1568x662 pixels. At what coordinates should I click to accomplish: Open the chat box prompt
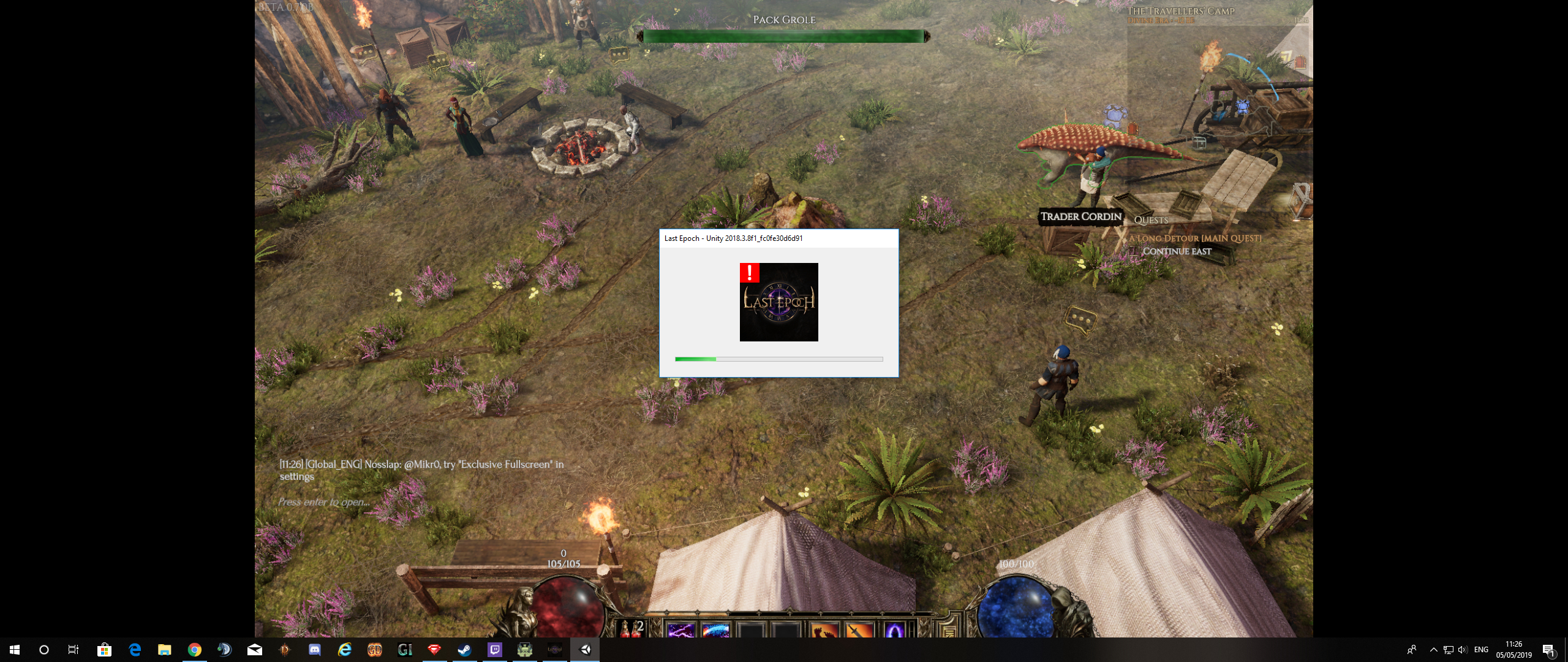324,502
